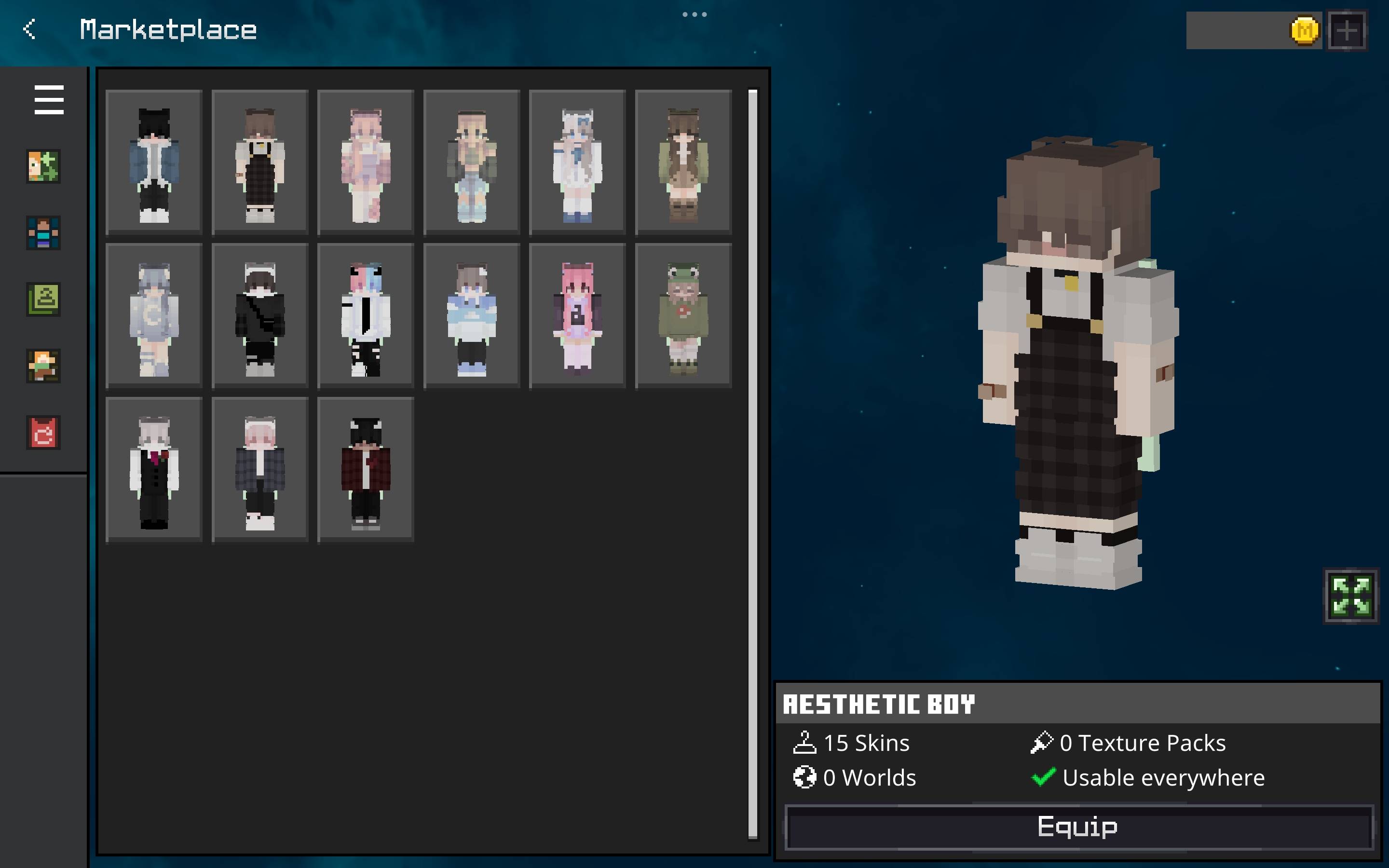This screenshot has height=868, width=1389.
Task: Open the hamburger menu in the sidebar
Action: (x=49, y=99)
